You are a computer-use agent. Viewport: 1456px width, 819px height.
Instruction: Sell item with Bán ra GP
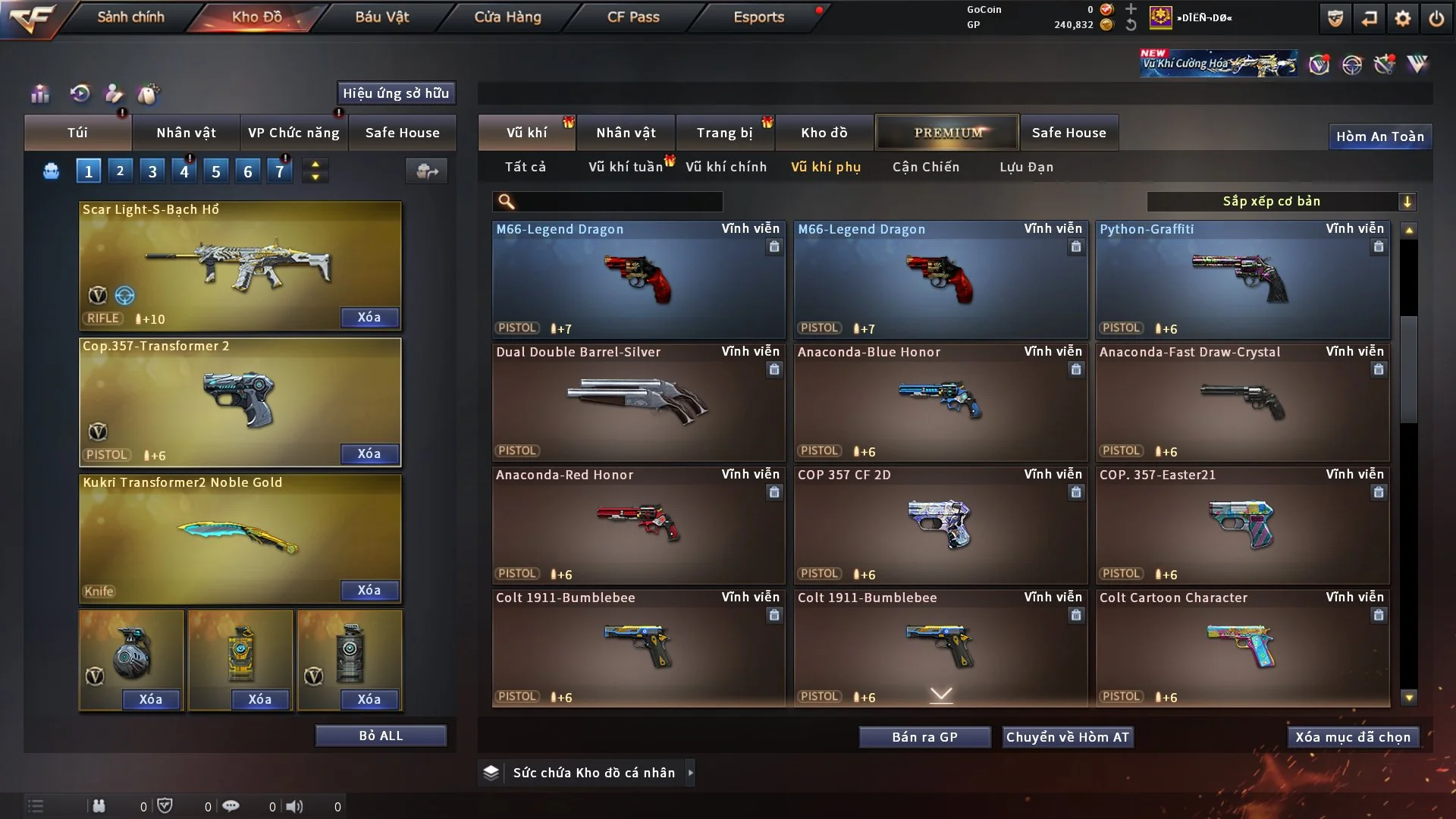(x=924, y=737)
